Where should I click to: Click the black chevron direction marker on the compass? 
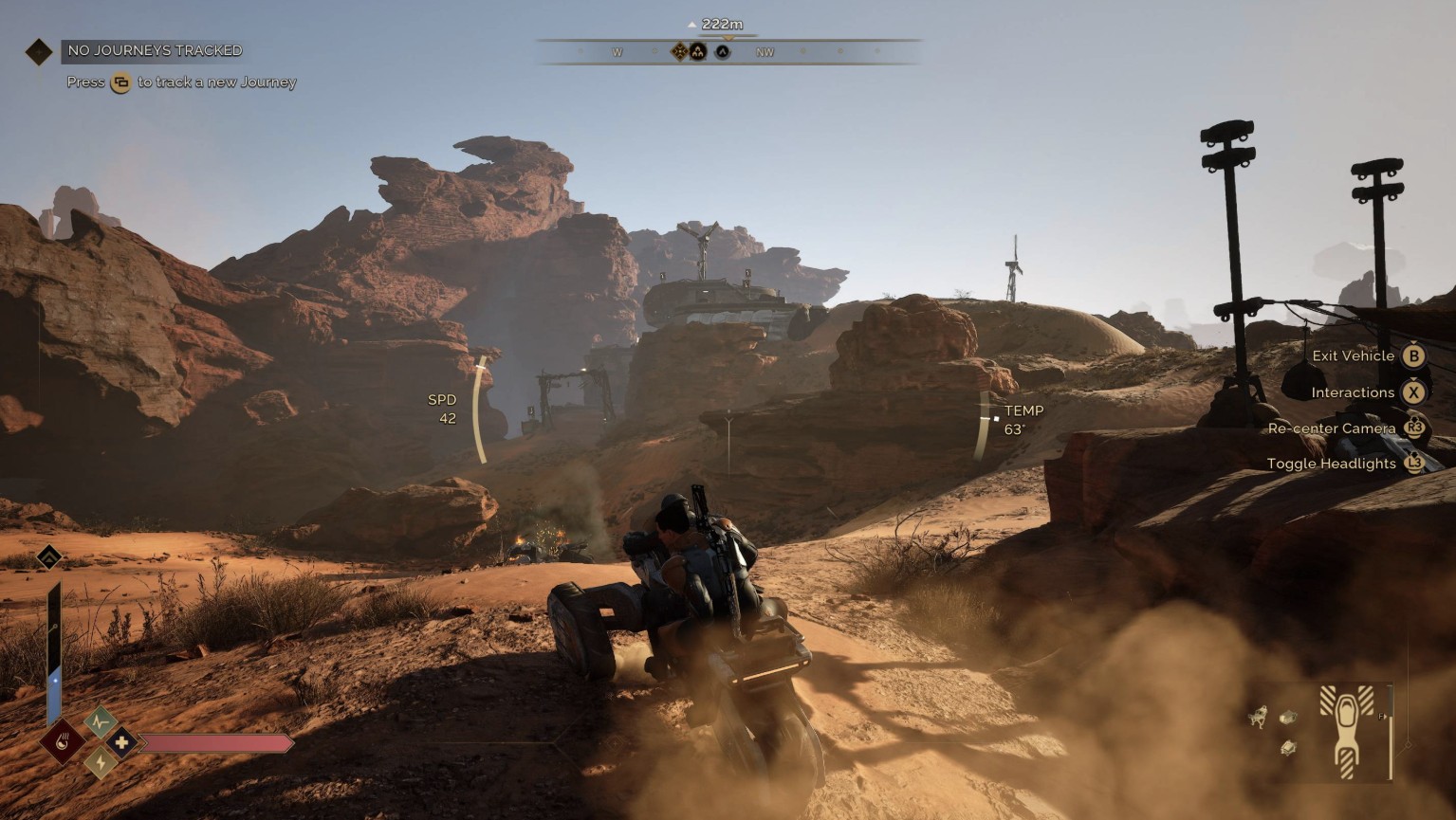pyautogui.click(x=721, y=52)
